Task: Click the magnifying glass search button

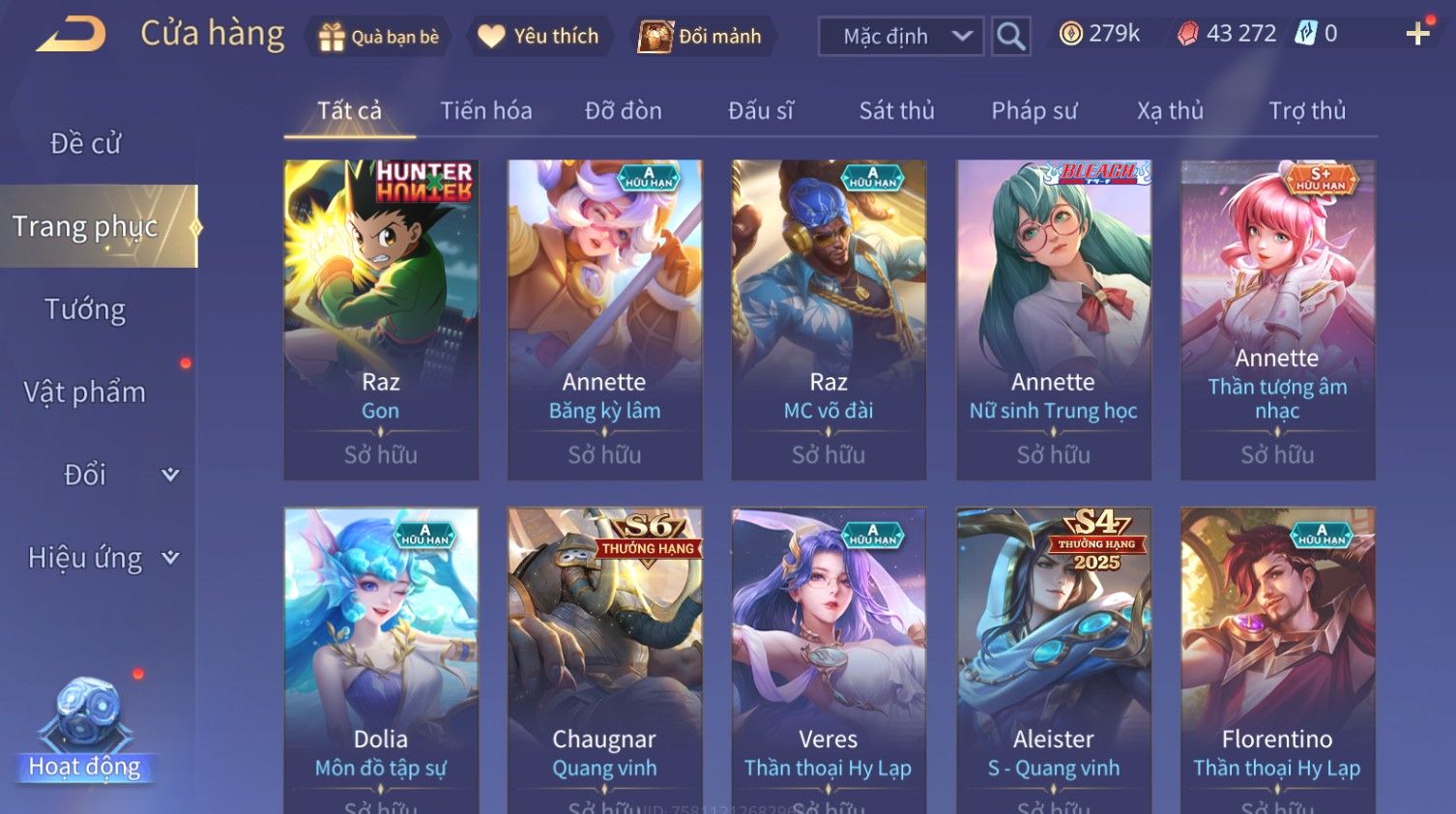Action: tap(1011, 37)
